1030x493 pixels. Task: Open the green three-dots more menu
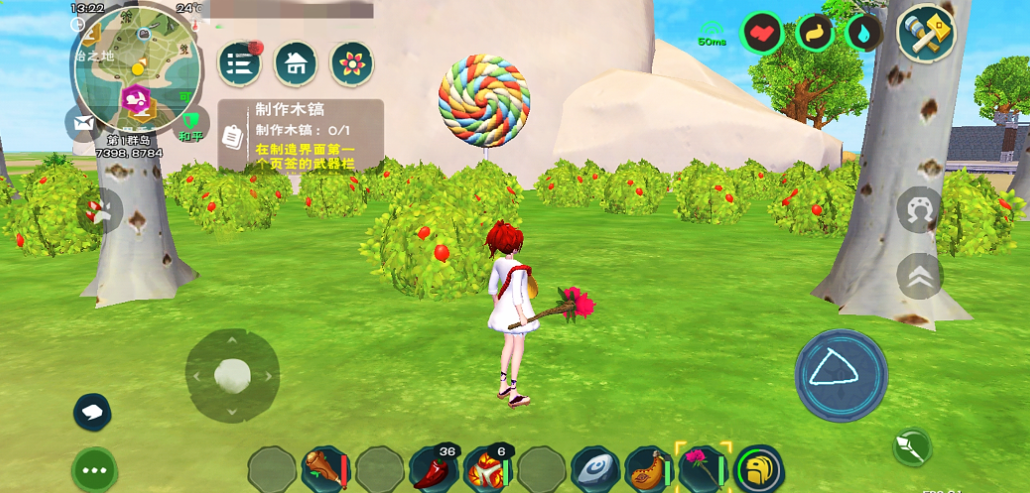pos(95,469)
